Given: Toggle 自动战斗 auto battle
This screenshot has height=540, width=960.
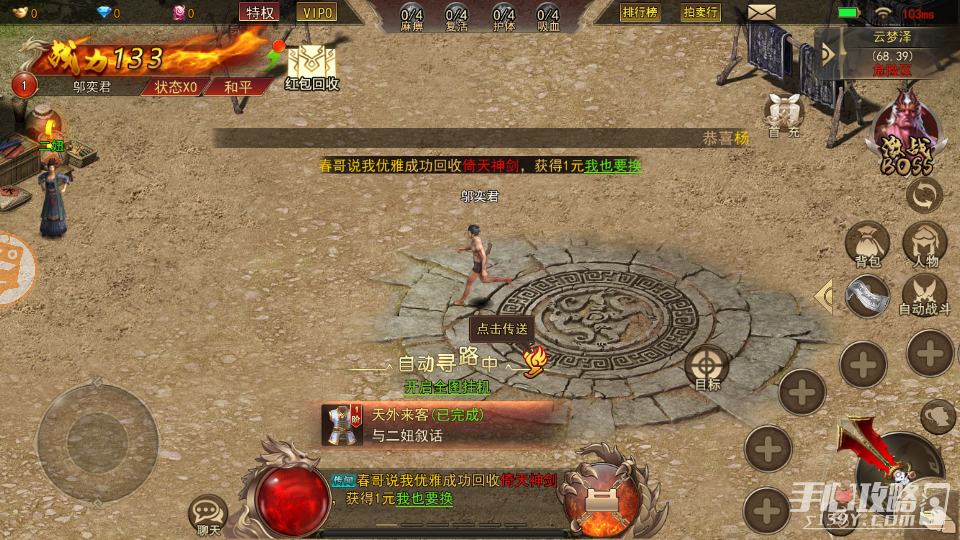Looking at the screenshot, I should coord(925,295).
